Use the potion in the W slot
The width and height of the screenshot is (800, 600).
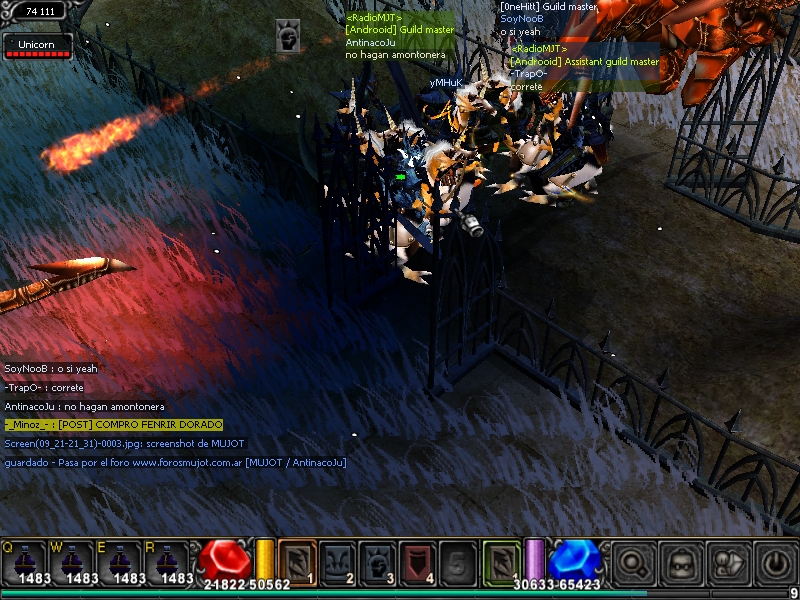click(72, 562)
